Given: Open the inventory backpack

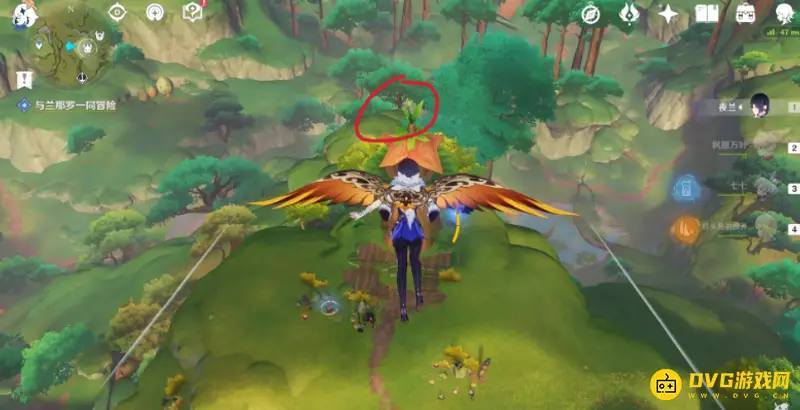Looking at the screenshot, I should click(745, 13).
